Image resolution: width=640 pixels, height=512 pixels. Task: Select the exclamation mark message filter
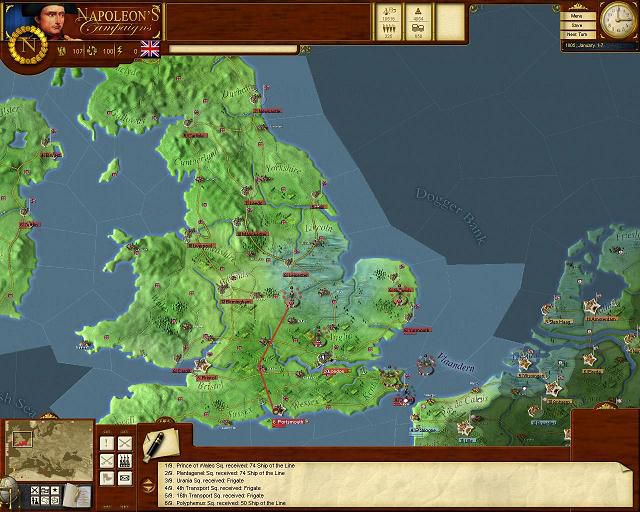coord(107,443)
